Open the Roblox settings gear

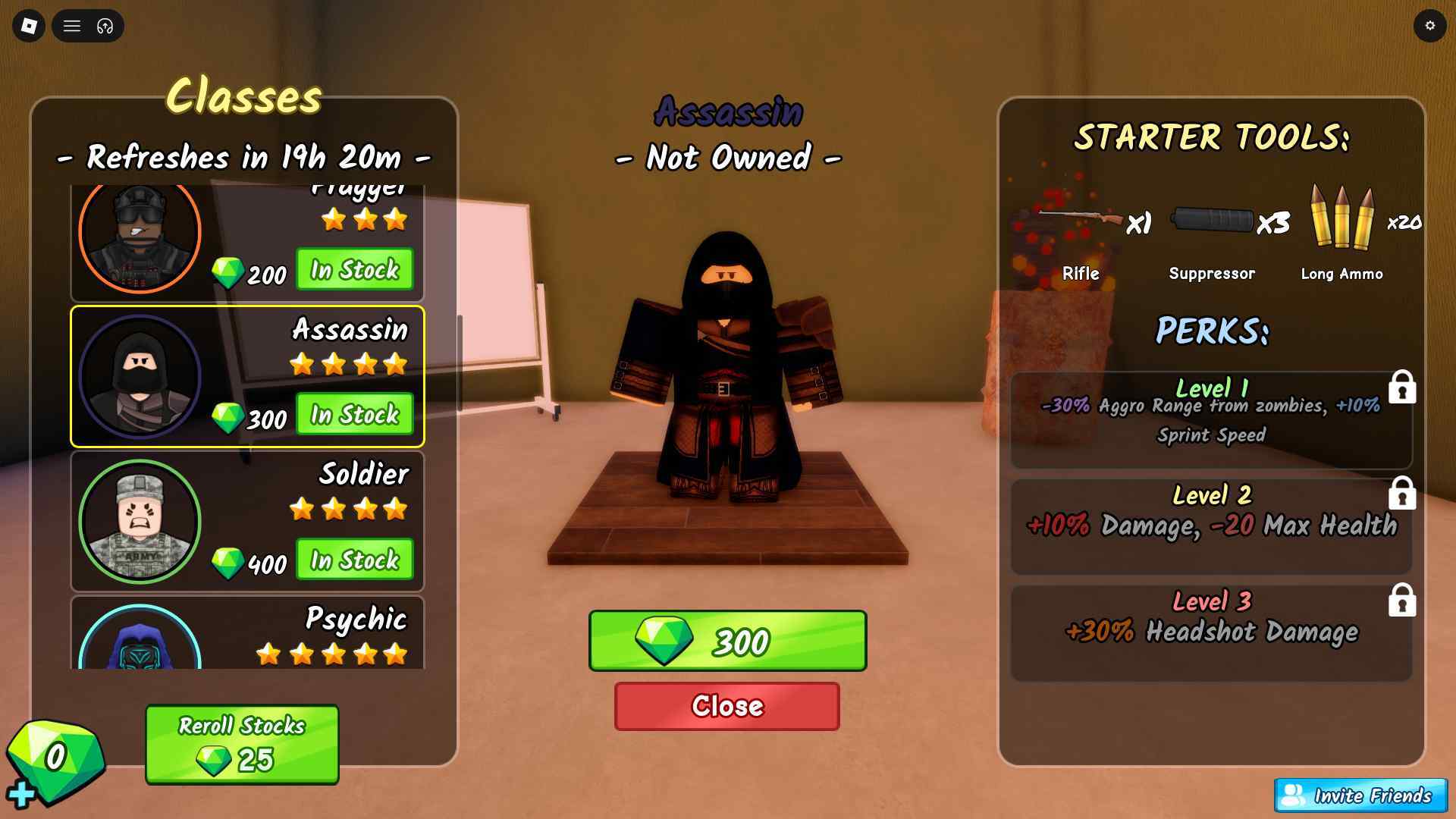(x=1430, y=25)
